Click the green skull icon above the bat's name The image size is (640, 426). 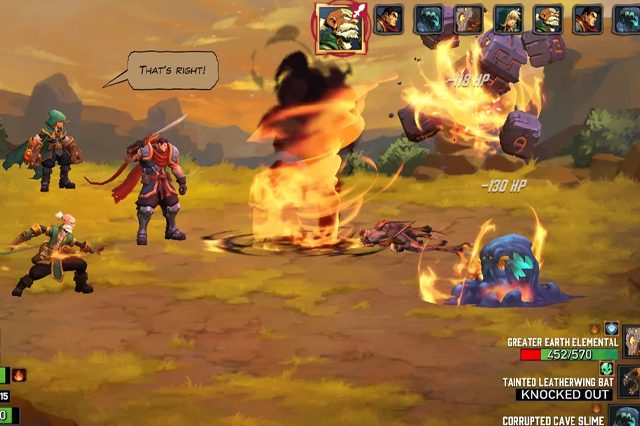pos(605,368)
